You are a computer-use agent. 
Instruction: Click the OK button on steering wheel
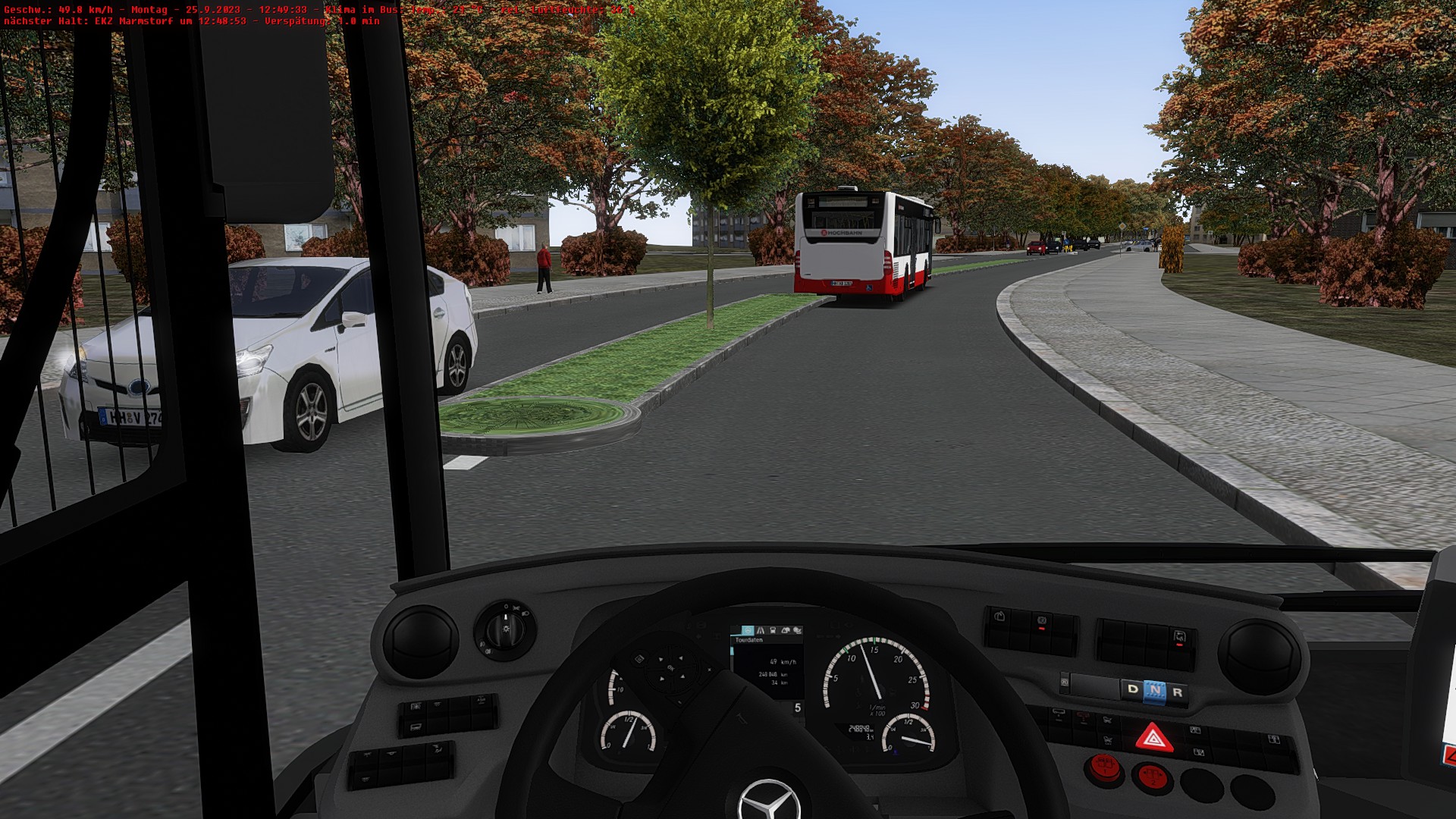(670, 668)
